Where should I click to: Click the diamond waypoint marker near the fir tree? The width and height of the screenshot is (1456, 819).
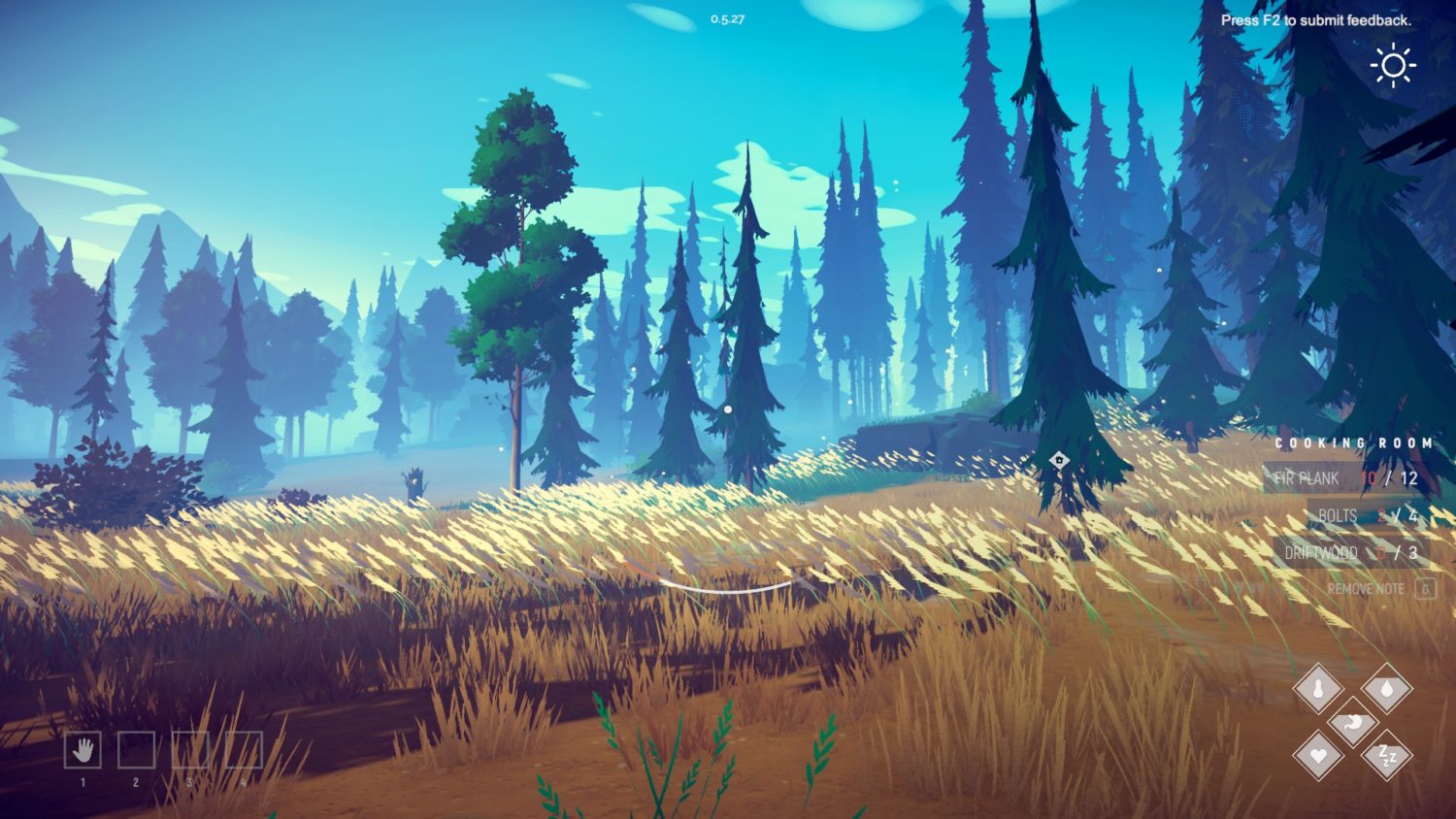1058,462
